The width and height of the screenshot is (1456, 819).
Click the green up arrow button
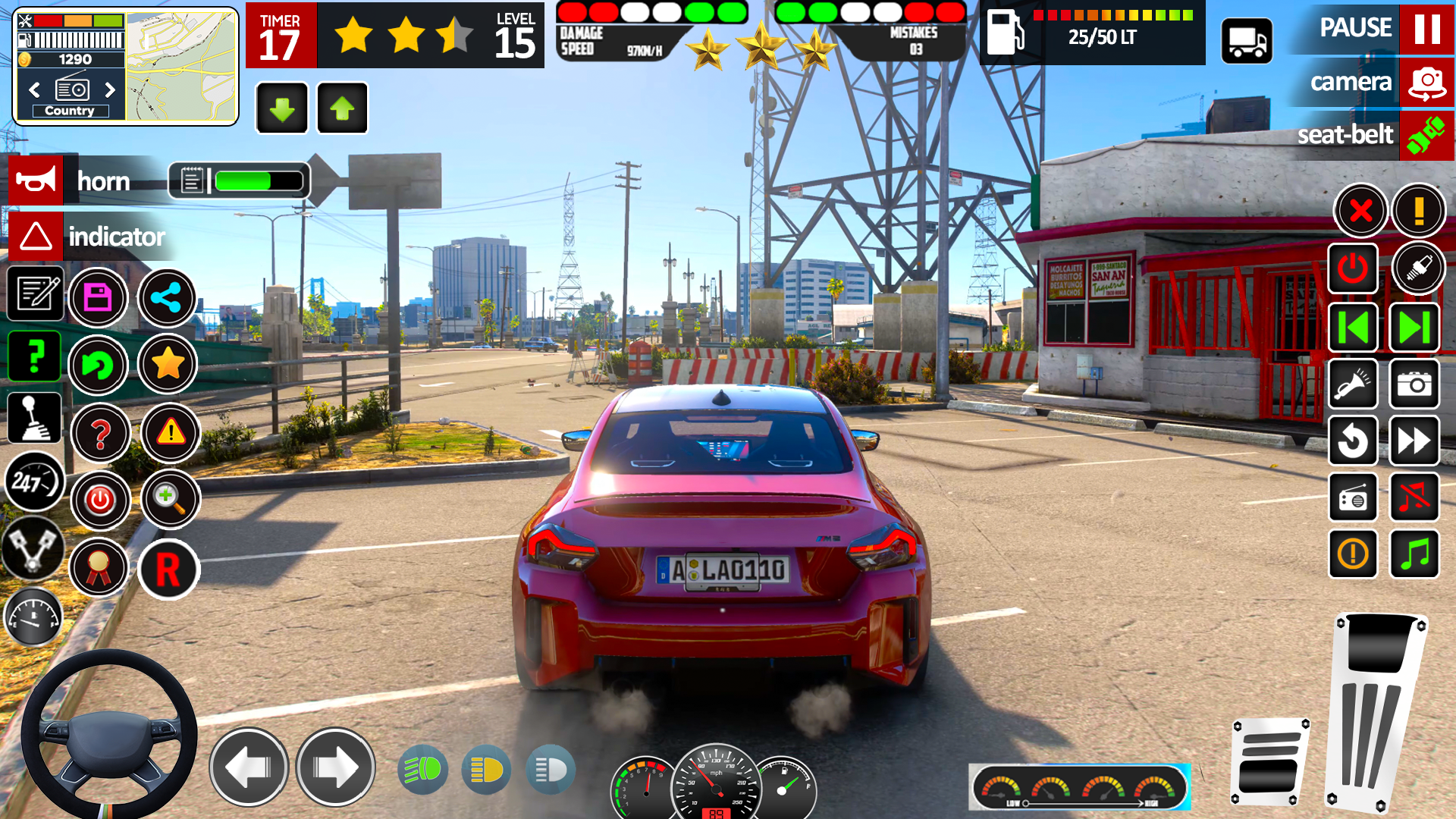point(342,108)
